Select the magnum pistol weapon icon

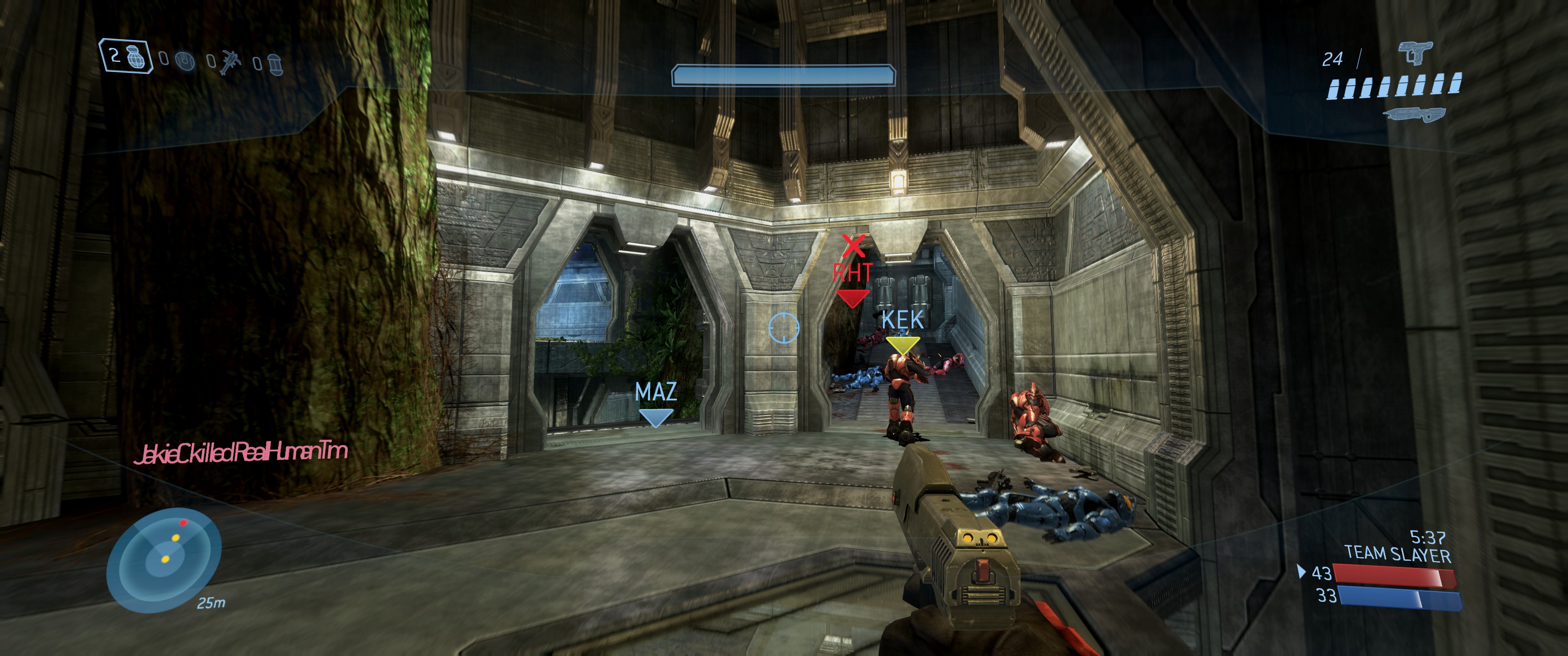pos(1414,53)
